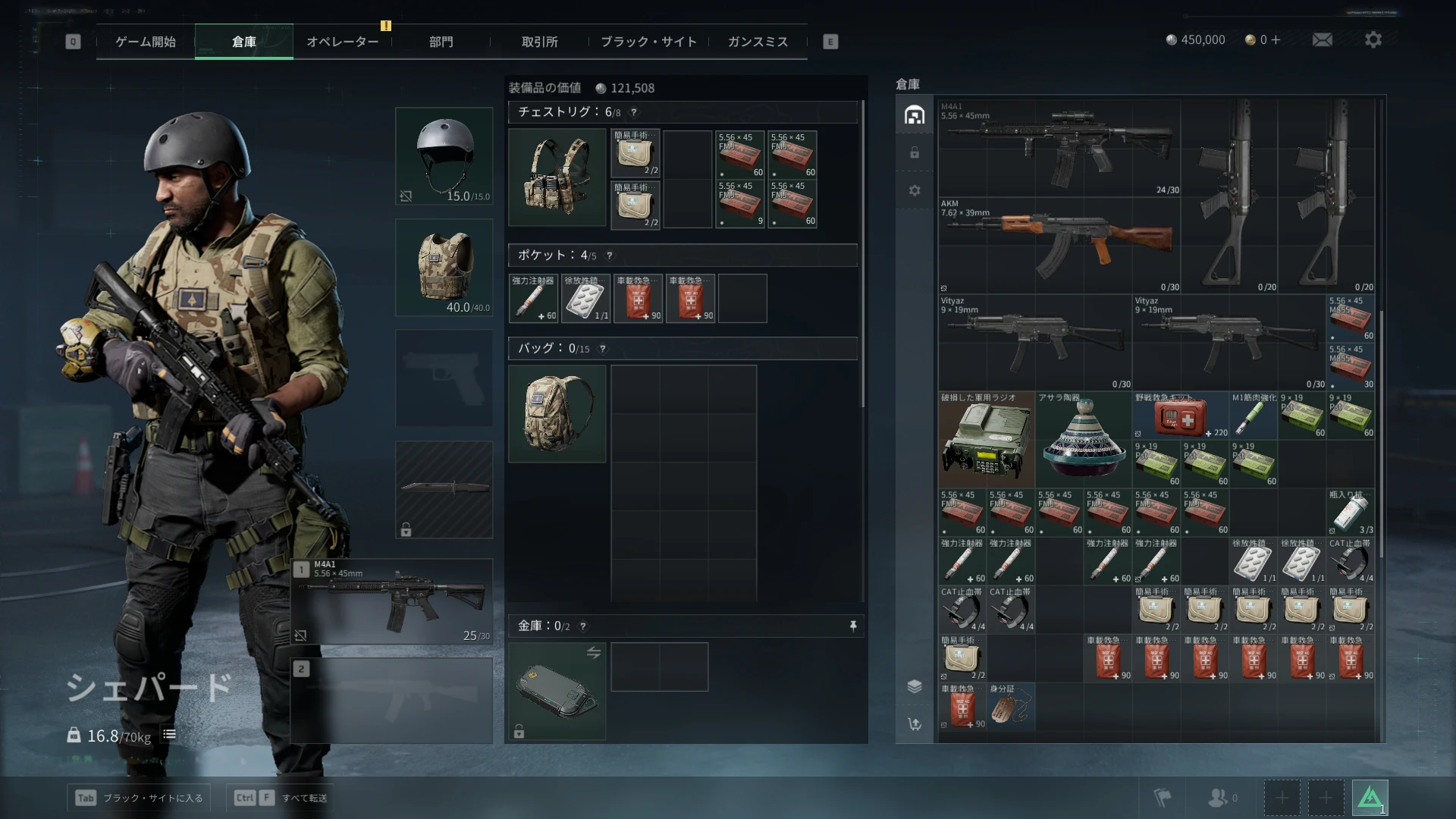Select the 破損した軍用ラジオ item in storage
The width and height of the screenshot is (1456, 819).
pyautogui.click(x=986, y=440)
